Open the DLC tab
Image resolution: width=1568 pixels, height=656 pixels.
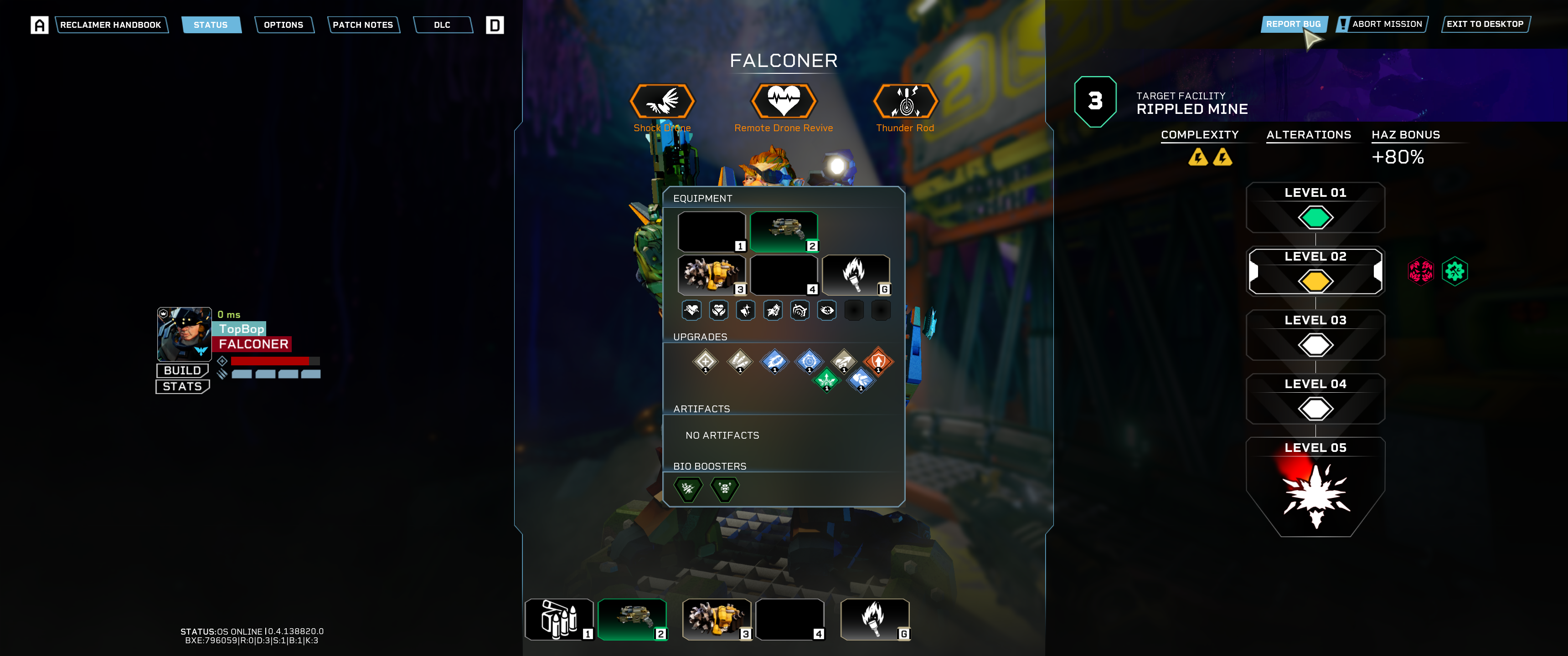pos(442,25)
